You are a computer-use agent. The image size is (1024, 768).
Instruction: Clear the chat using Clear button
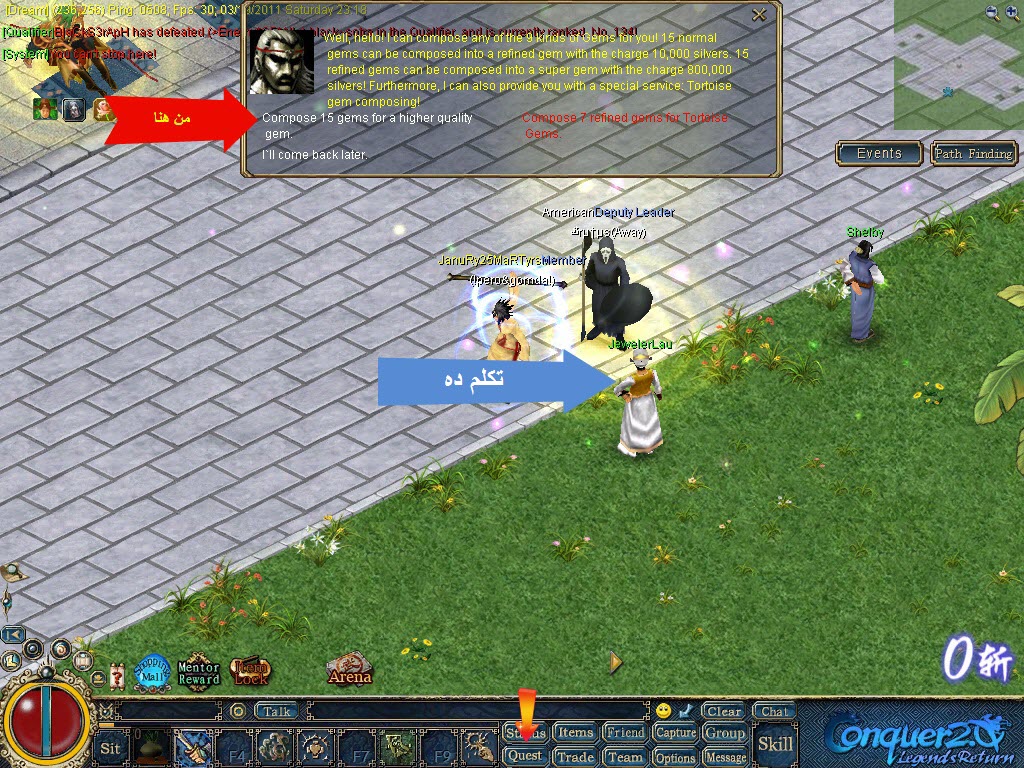(724, 712)
